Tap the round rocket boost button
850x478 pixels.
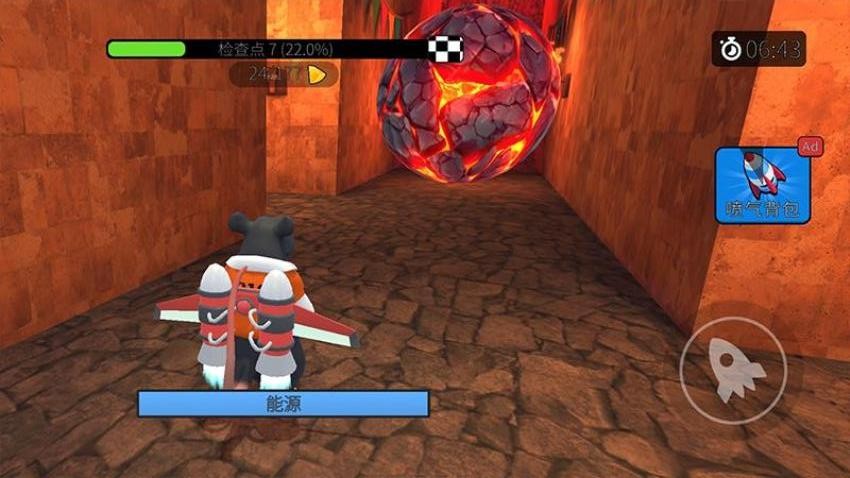click(x=733, y=370)
